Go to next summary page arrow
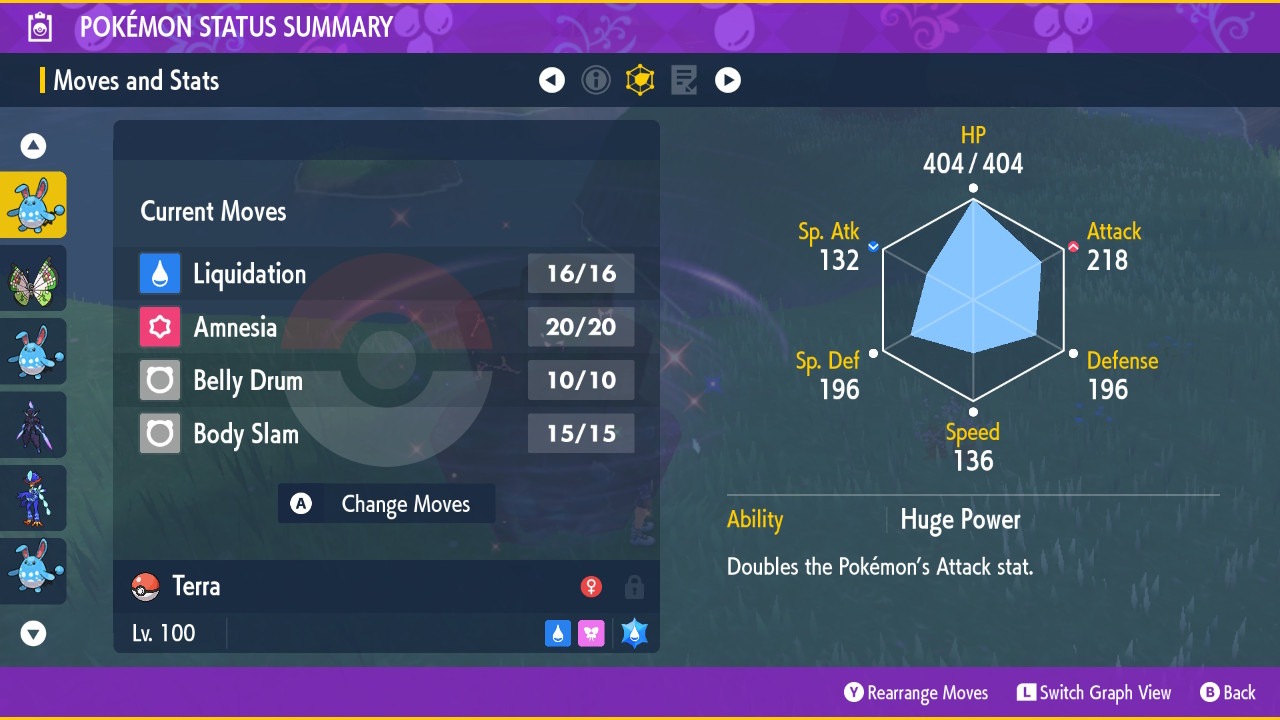Image resolution: width=1280 pixels, height=720 pixels. 728,80
